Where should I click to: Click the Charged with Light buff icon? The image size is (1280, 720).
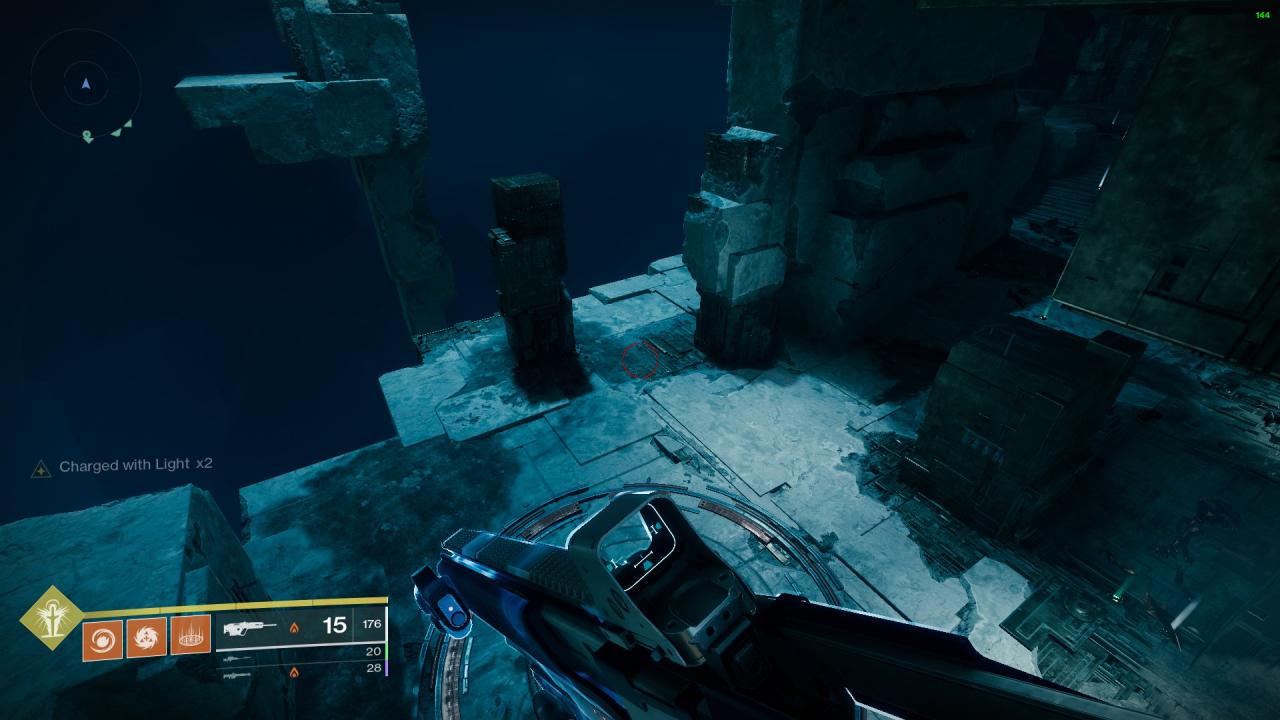(41, 468)
